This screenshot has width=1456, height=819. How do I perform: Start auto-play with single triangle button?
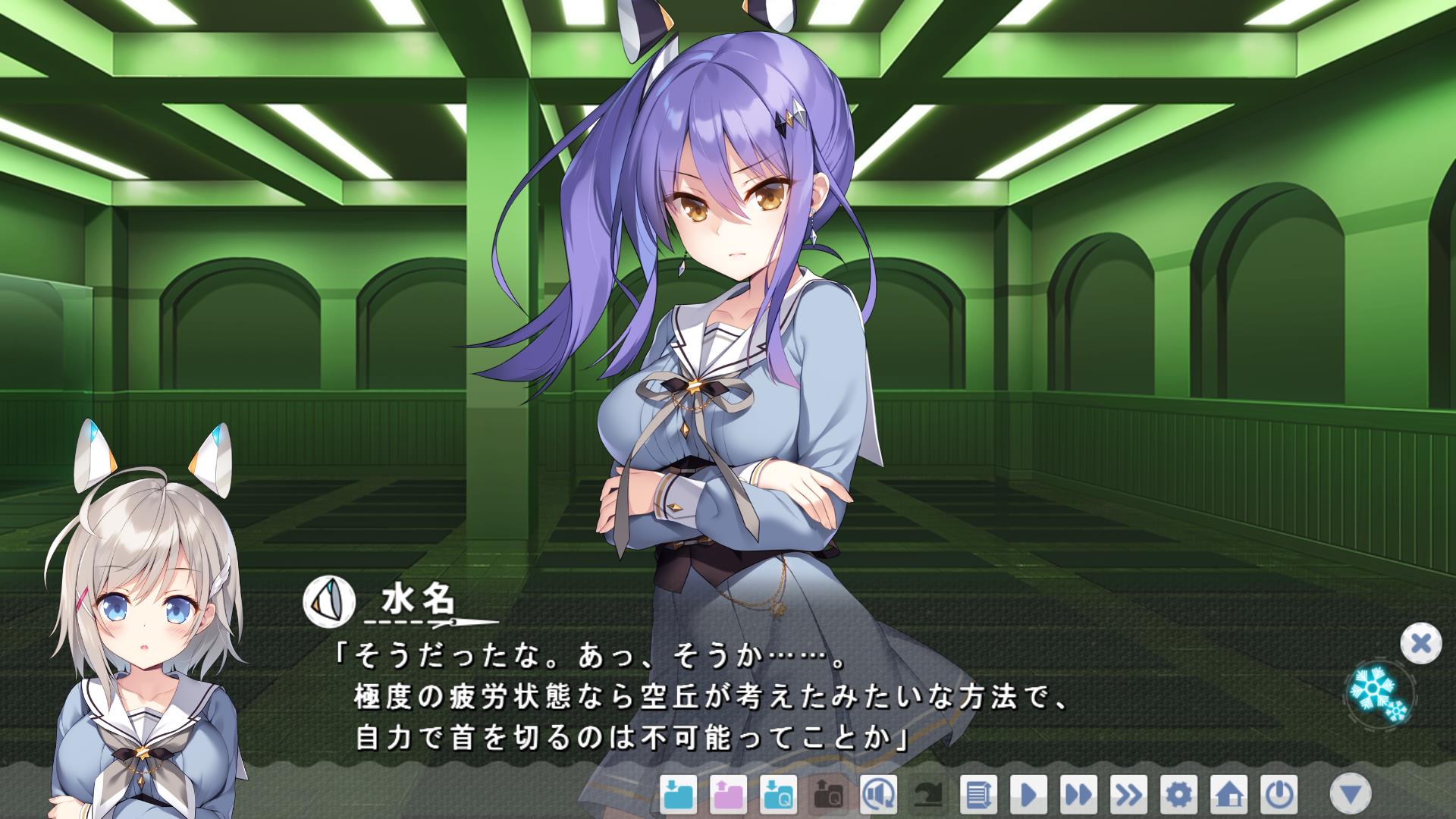(1028, 795)
